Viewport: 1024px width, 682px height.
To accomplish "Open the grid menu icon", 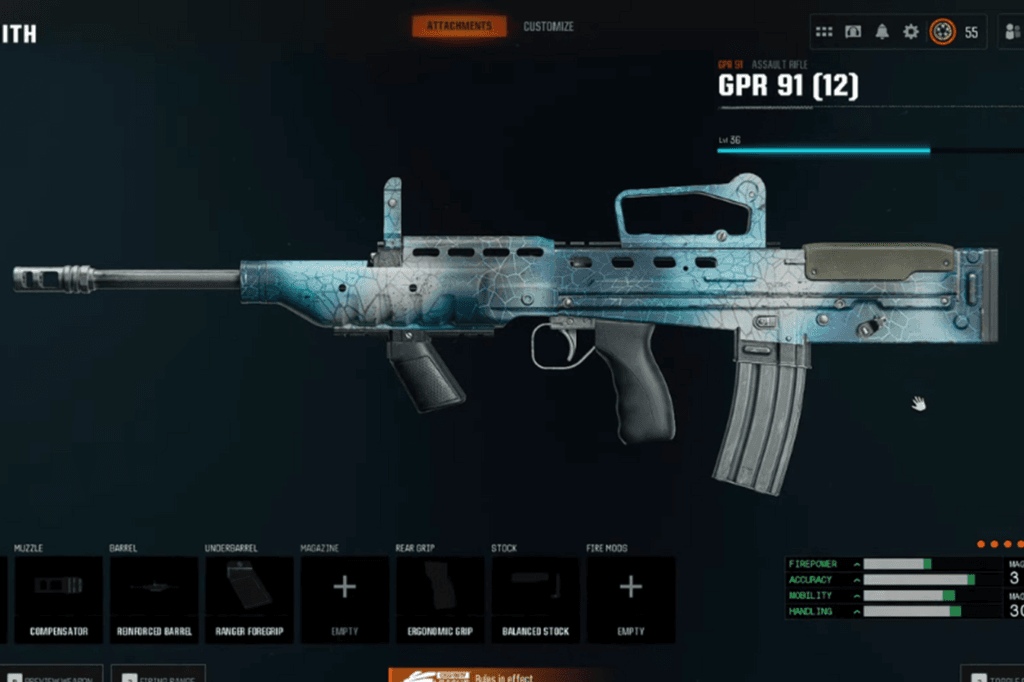I will [x=824, y=32].
